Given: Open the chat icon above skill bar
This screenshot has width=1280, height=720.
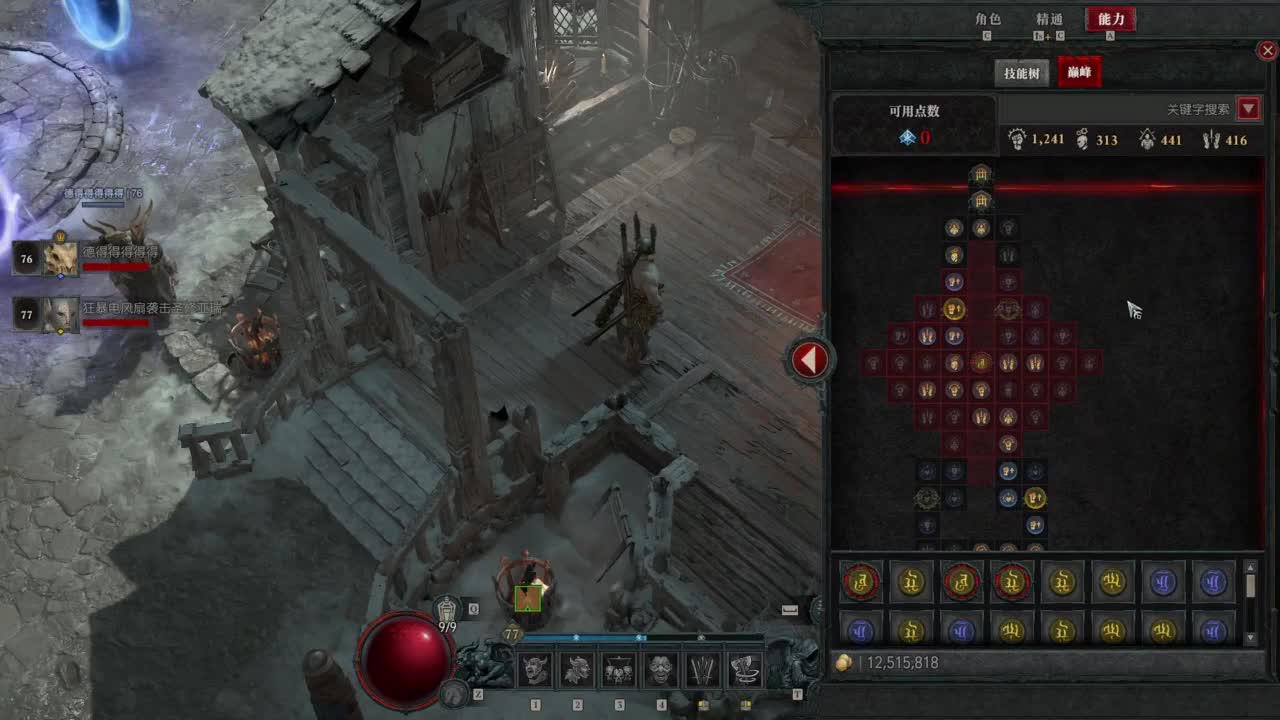Looking at the screenshot, I should tap(790, 609).
